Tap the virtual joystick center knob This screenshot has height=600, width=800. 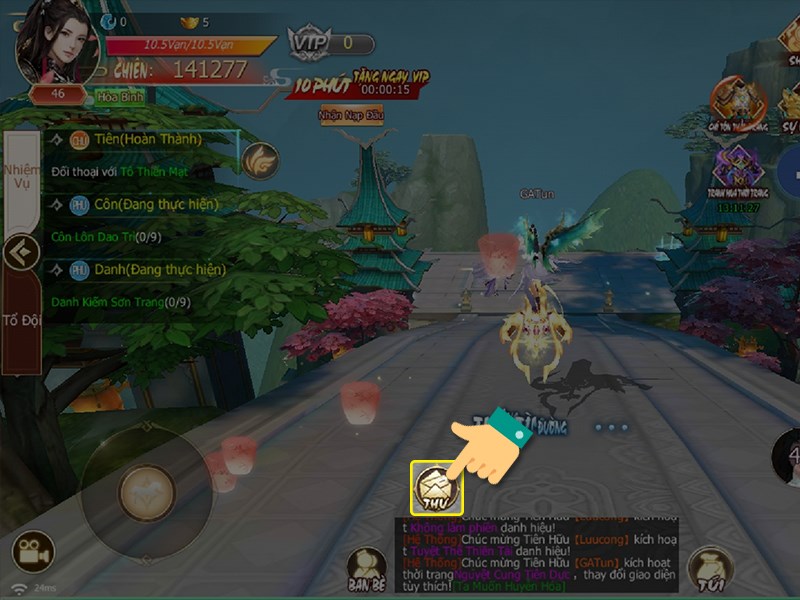147,493
